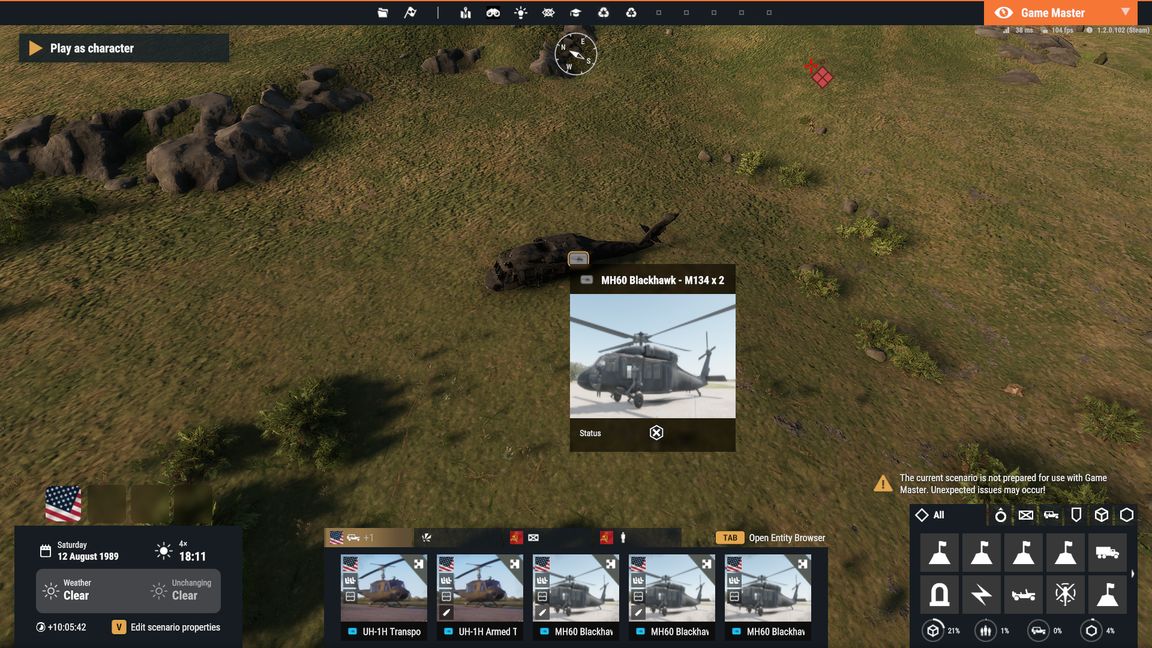Screen dimensions: 1152x648
Task: Select the binoculars toolbar icon
Action: [493, 13]
